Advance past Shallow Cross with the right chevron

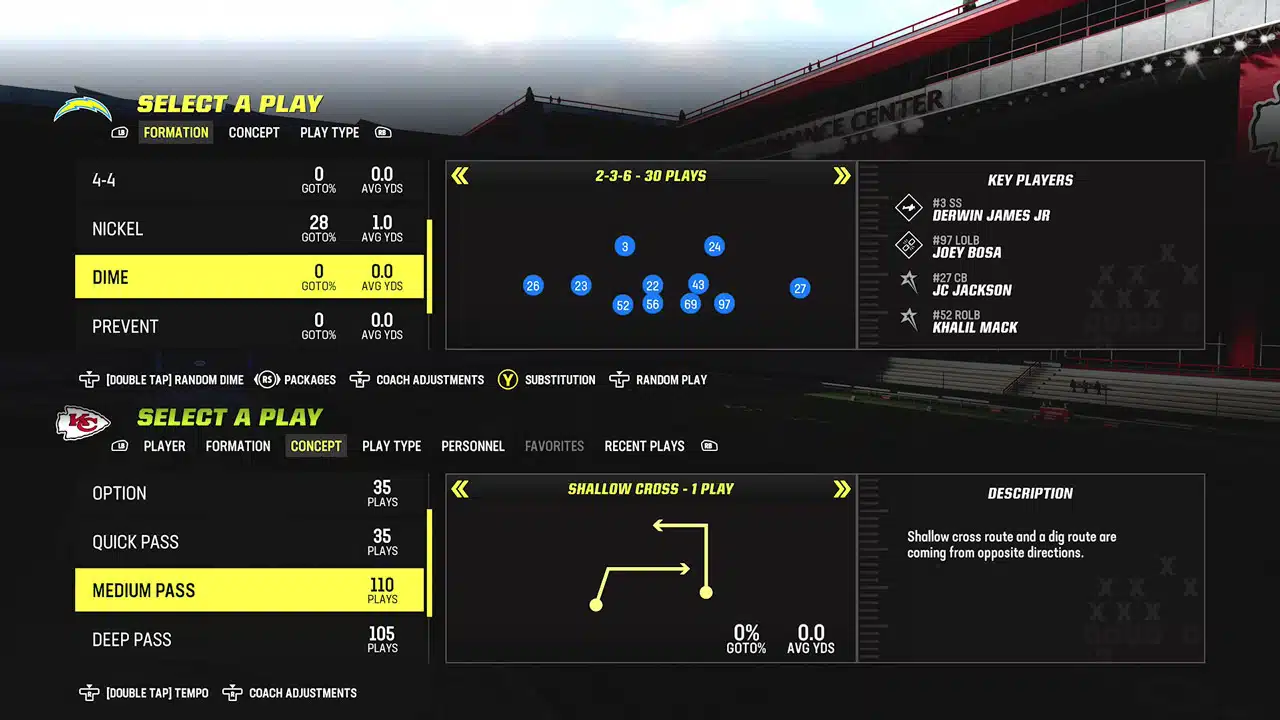843,489
